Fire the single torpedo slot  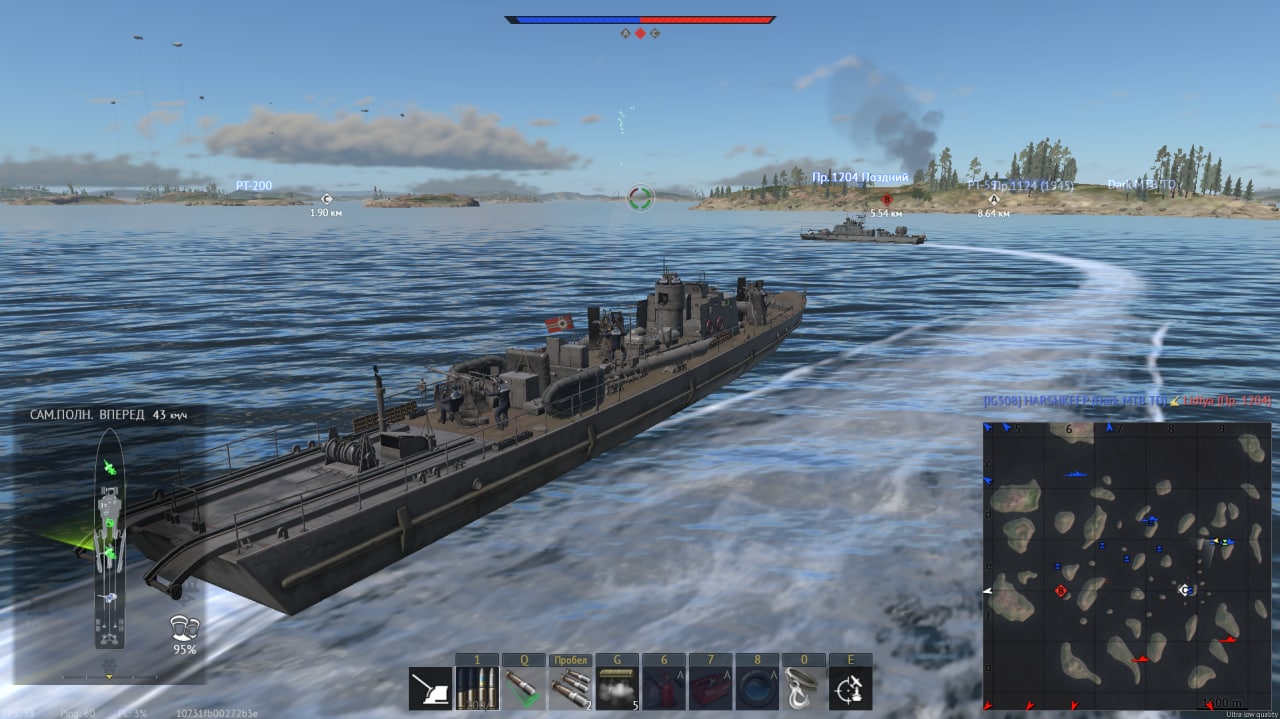point(524,688)
